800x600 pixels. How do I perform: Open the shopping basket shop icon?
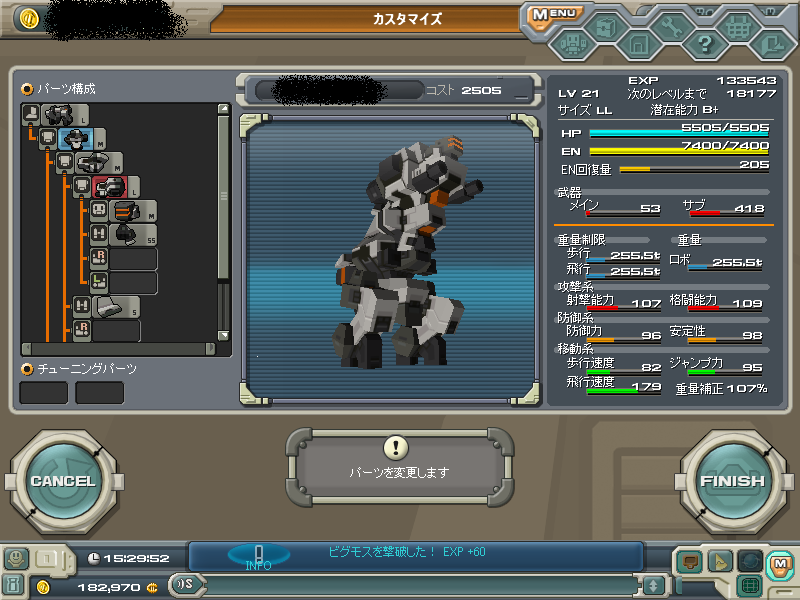pos(738,27)
